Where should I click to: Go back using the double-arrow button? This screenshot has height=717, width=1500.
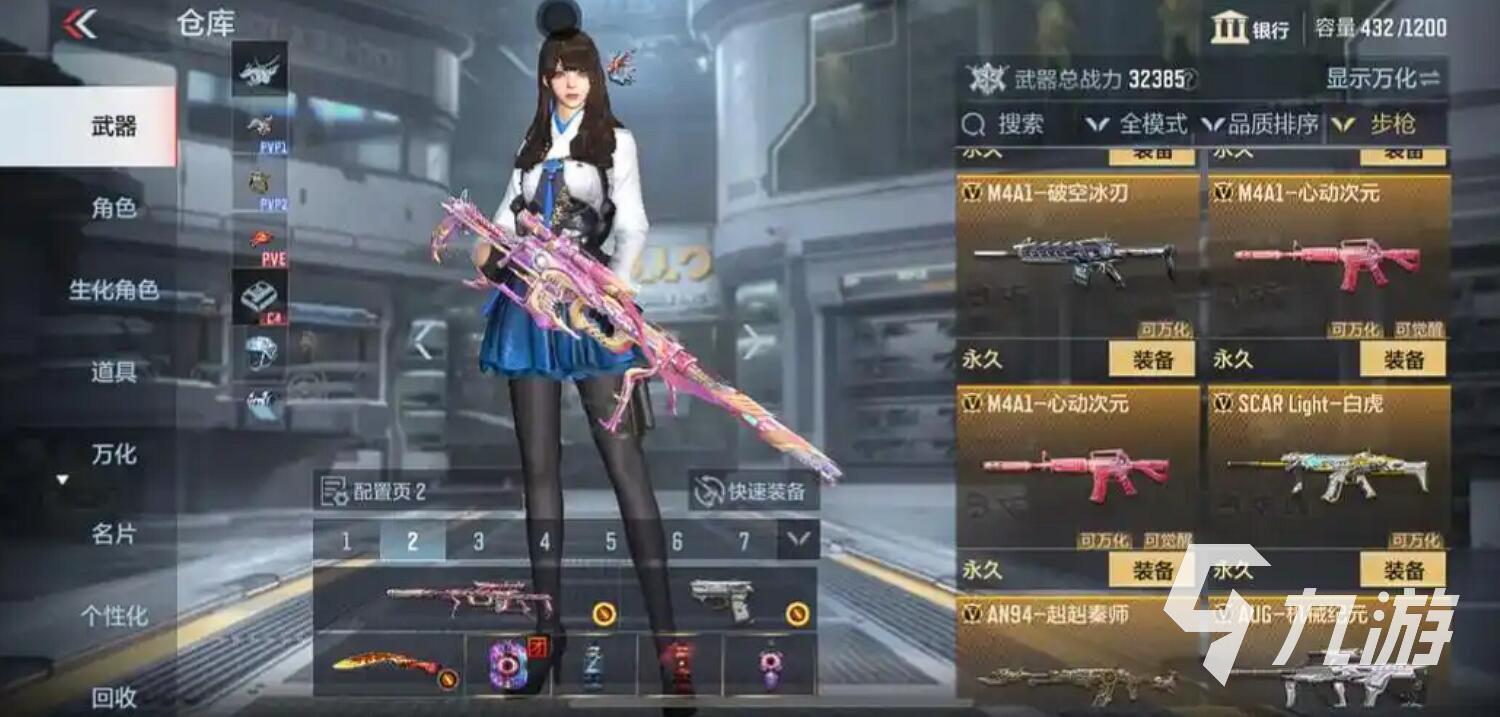point(80,24)
